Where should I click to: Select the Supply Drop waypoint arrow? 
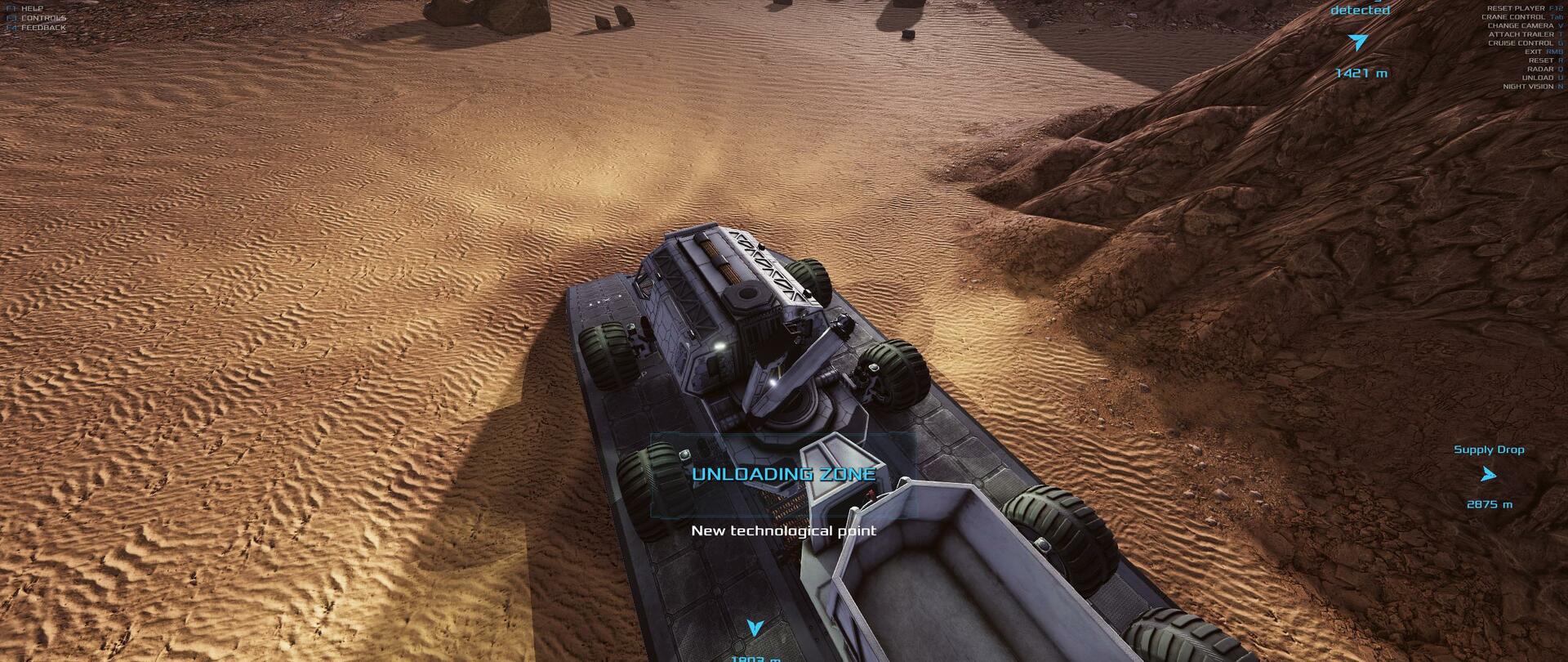click(x=1488, y=474)
